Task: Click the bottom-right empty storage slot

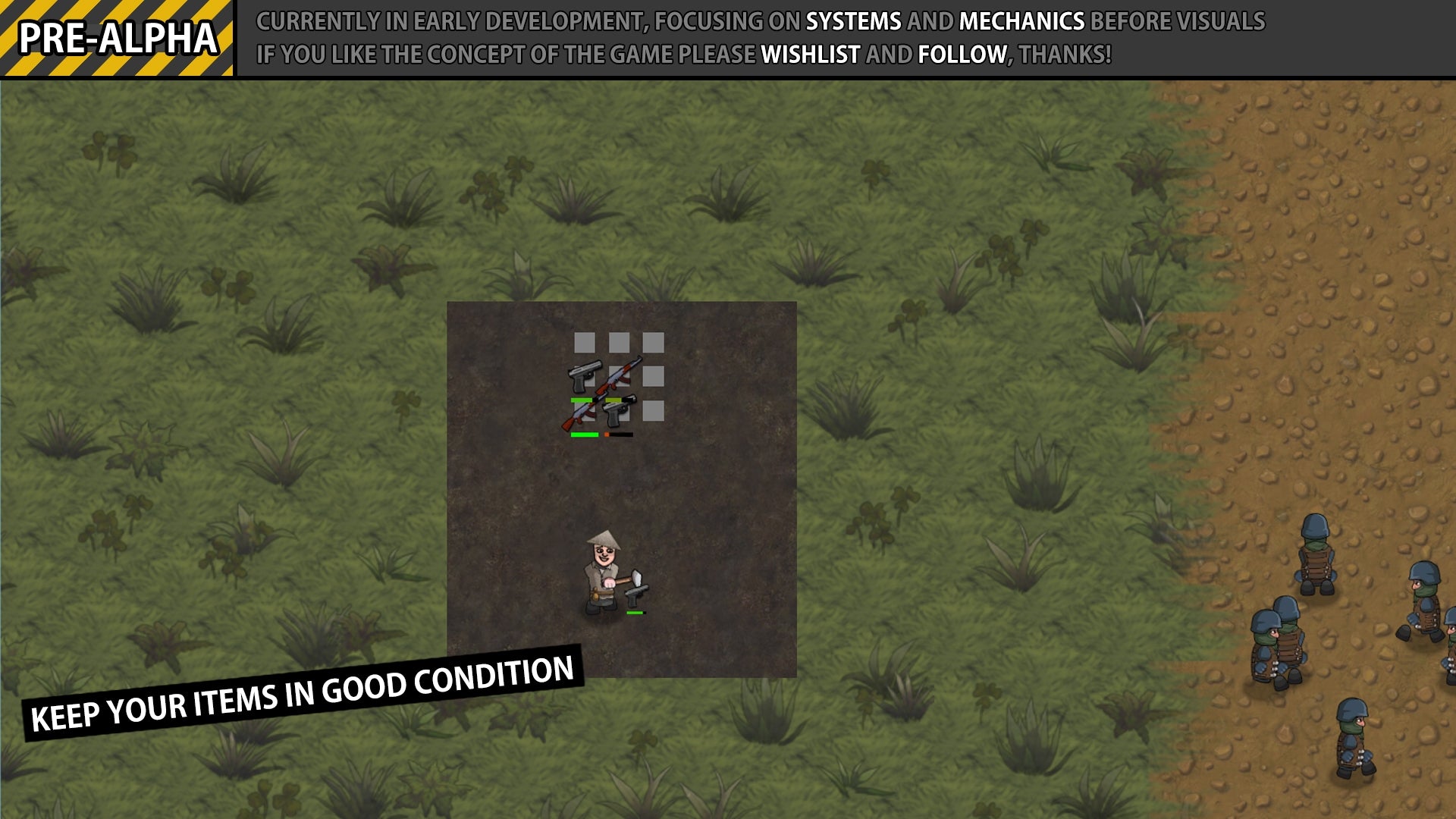Action: tap(652, 411)
